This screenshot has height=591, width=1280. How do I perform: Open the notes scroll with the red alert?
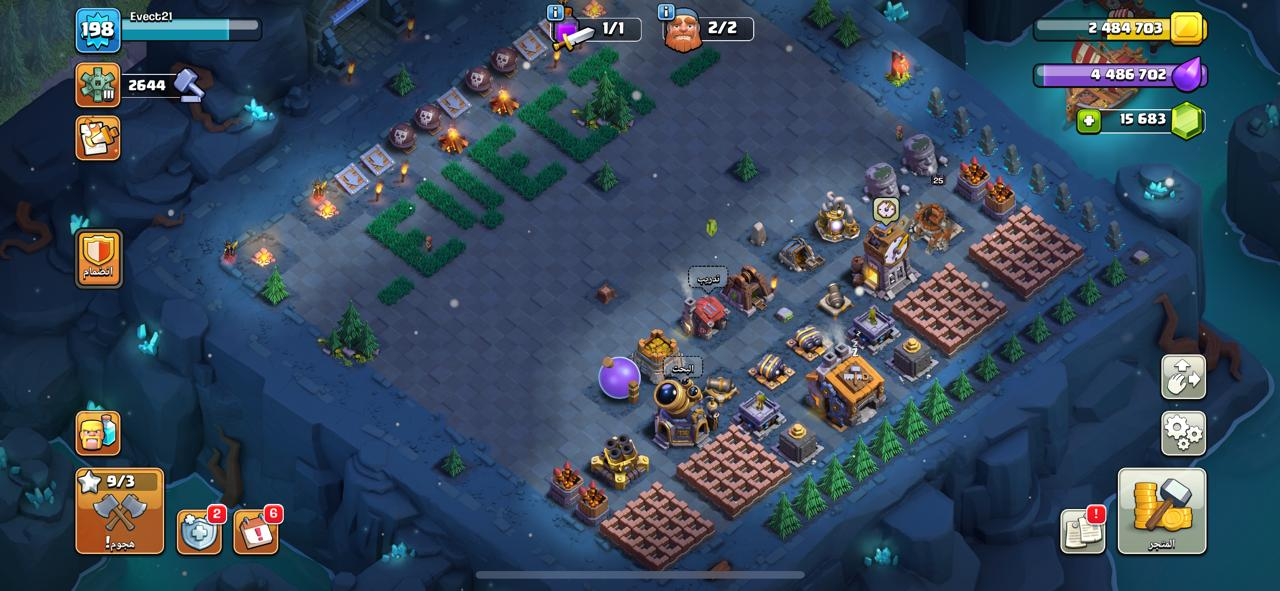click(x=1082, y=531)
